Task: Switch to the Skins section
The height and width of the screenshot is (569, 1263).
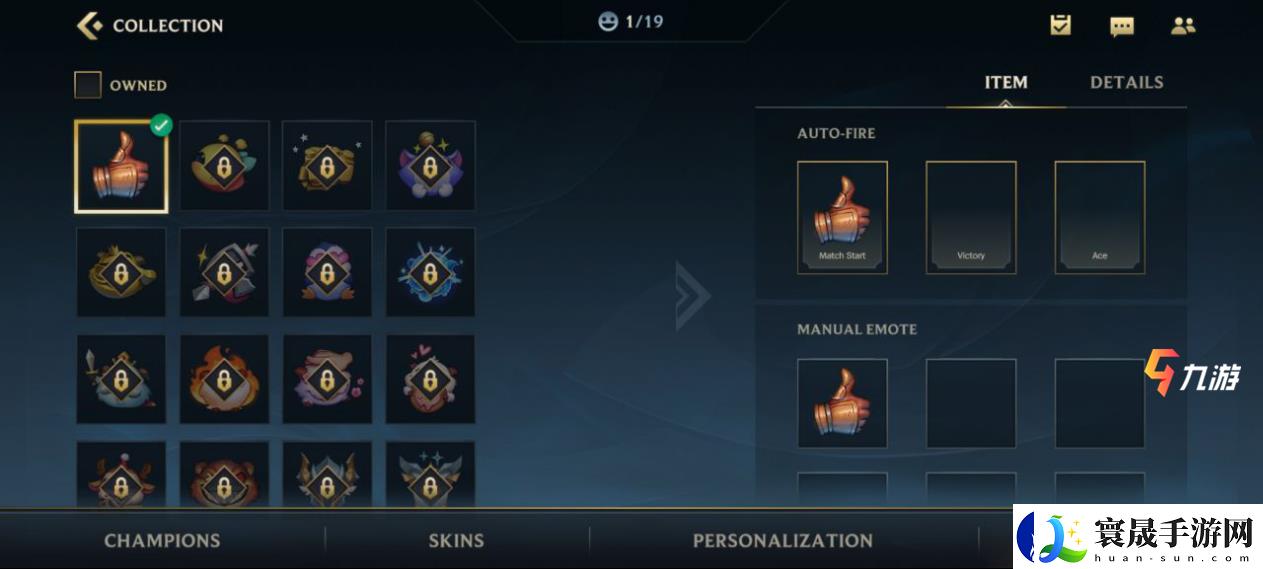Action: (x=456, y=541)
